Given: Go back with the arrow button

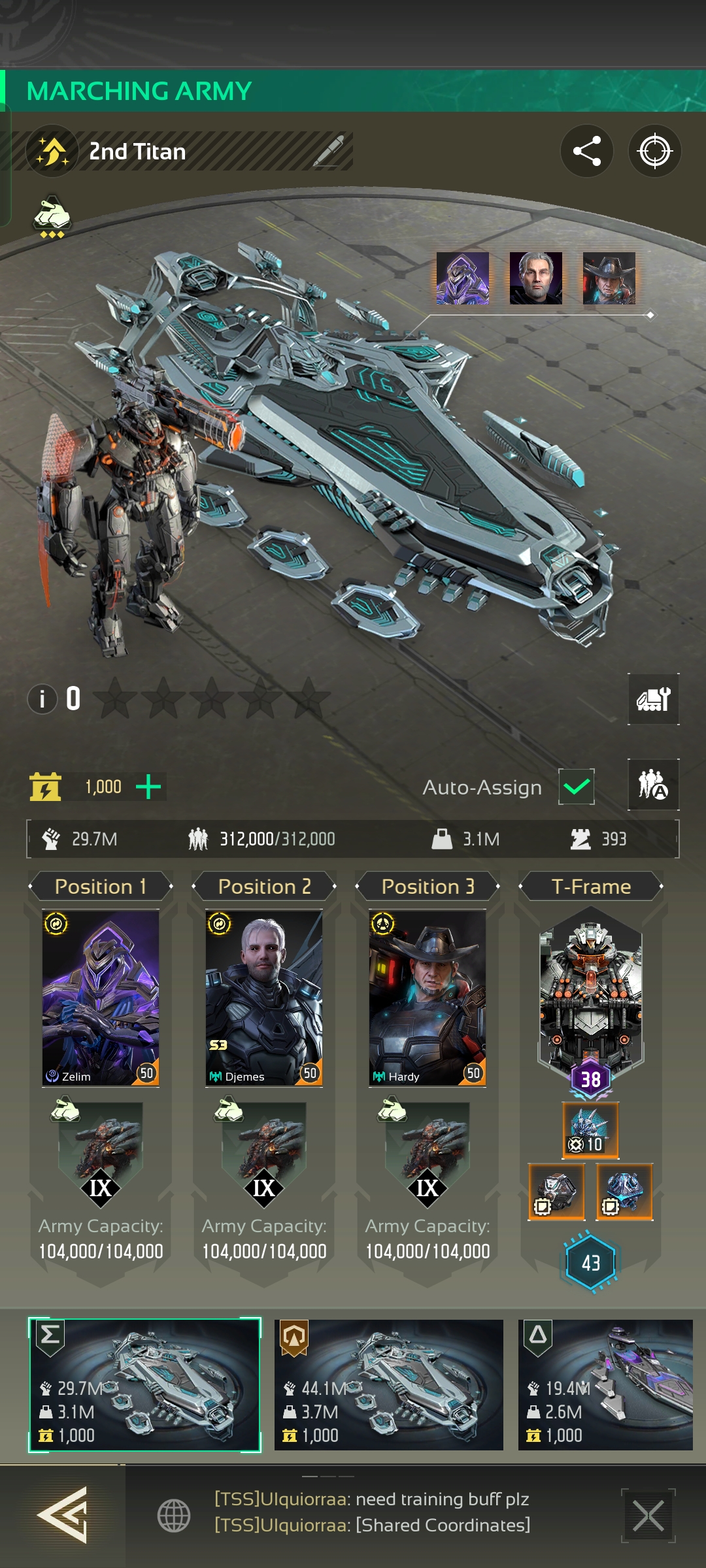Looking at the screenshot, I should (62, 1514).
